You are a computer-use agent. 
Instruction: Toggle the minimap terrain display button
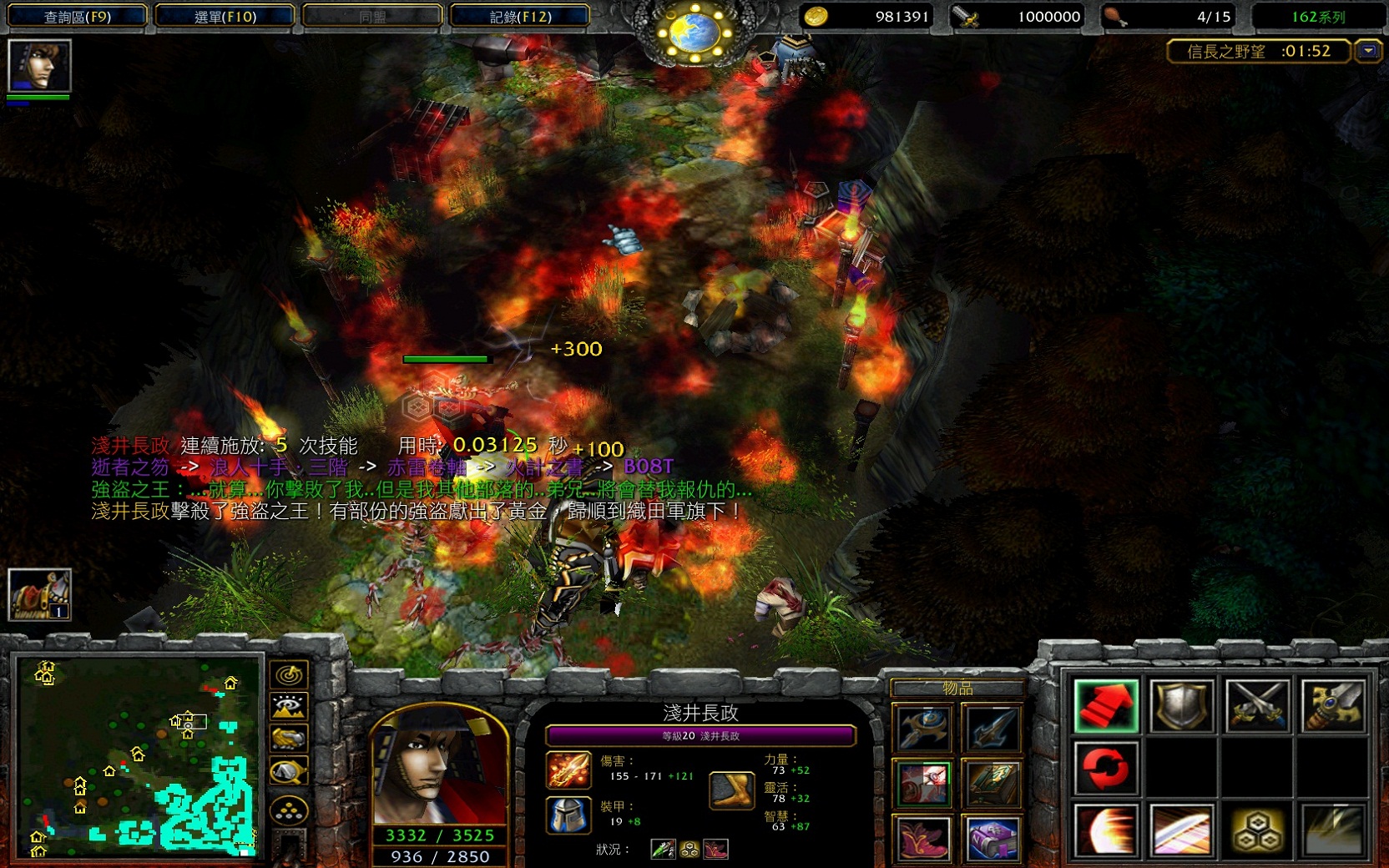coord(290,707)
